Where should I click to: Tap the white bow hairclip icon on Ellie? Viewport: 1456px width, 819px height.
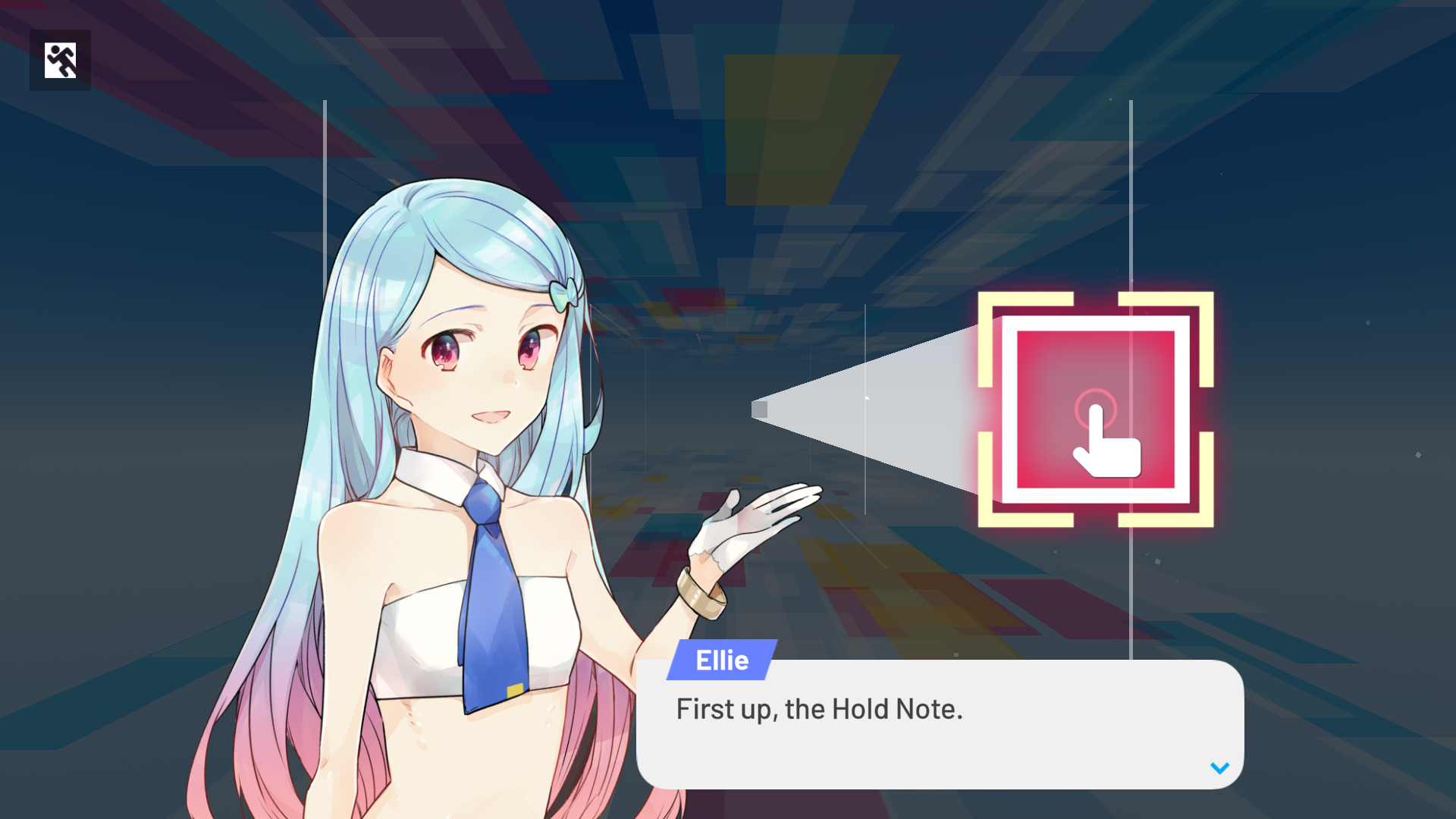(x=565, y=292)
